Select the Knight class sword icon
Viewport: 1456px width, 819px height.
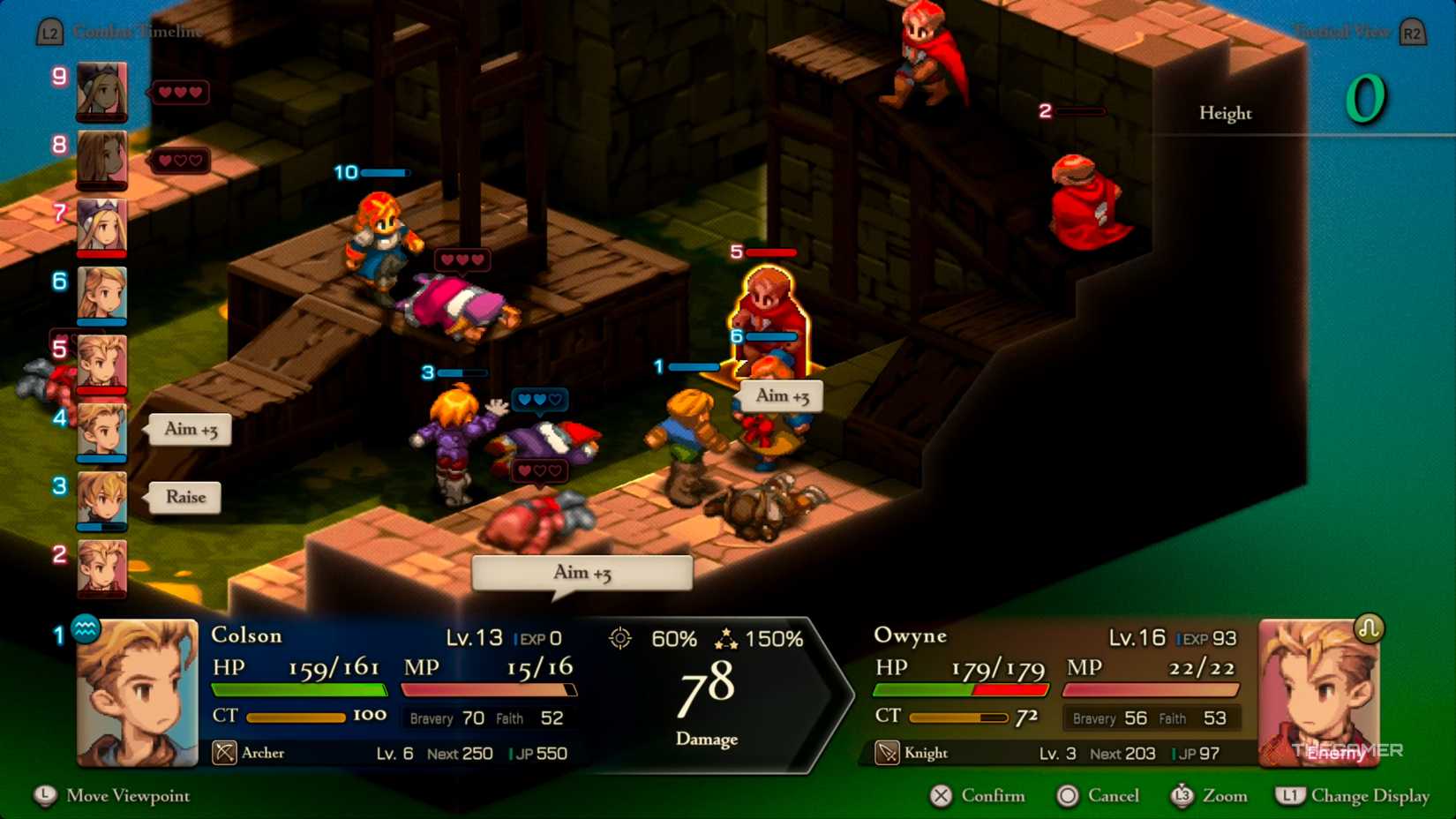click(889, 753)
